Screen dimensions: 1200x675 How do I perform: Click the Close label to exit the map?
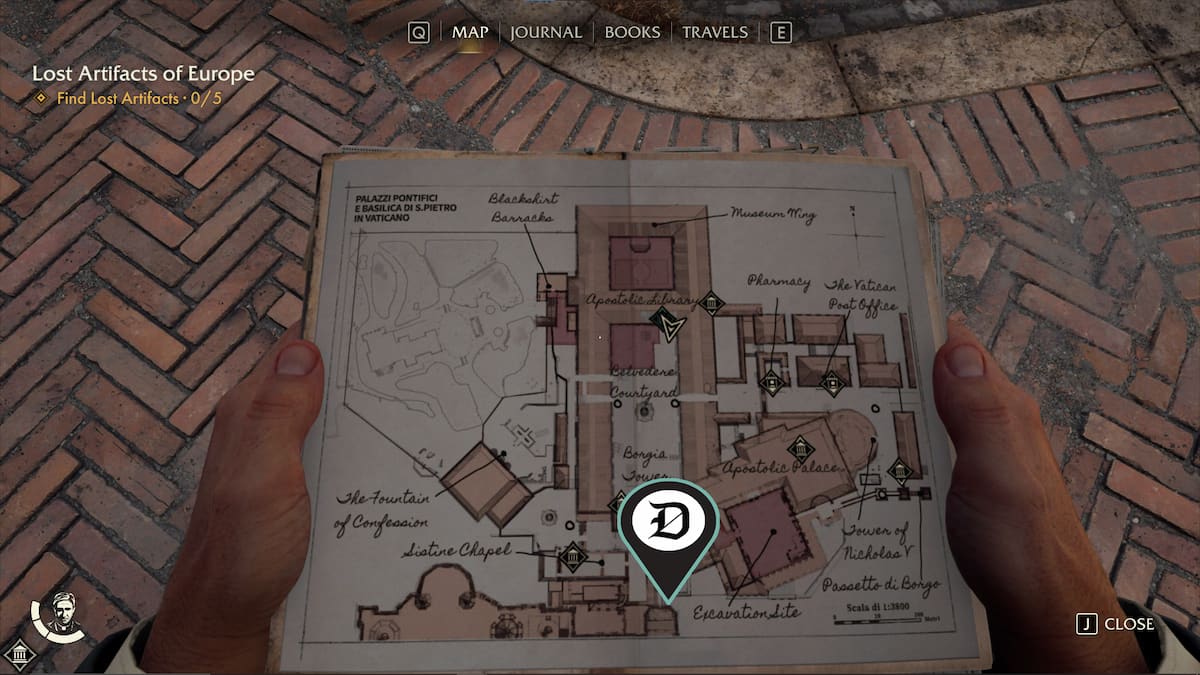1128,624
